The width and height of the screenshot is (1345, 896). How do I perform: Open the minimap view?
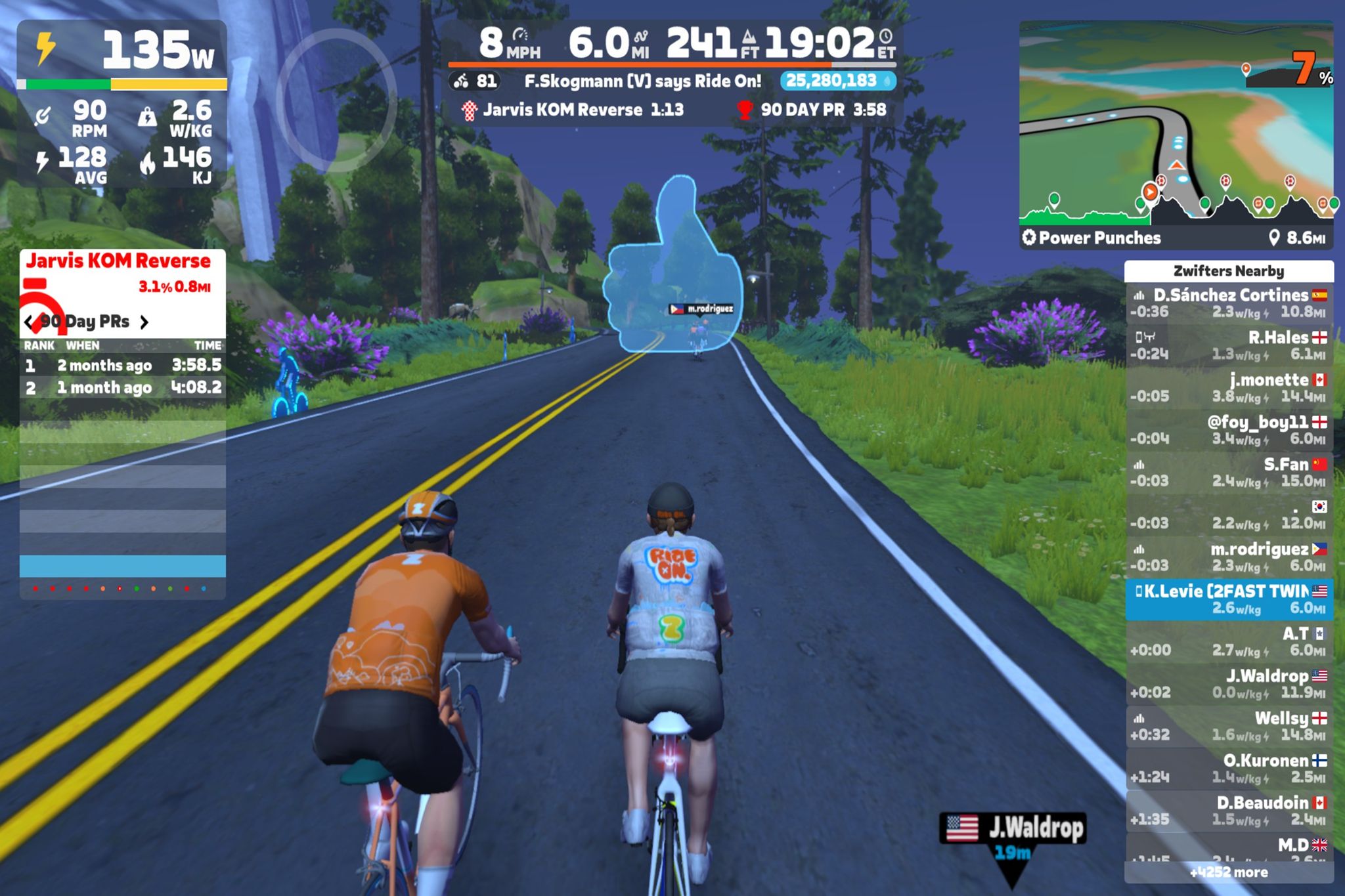tap(1176, 125)
